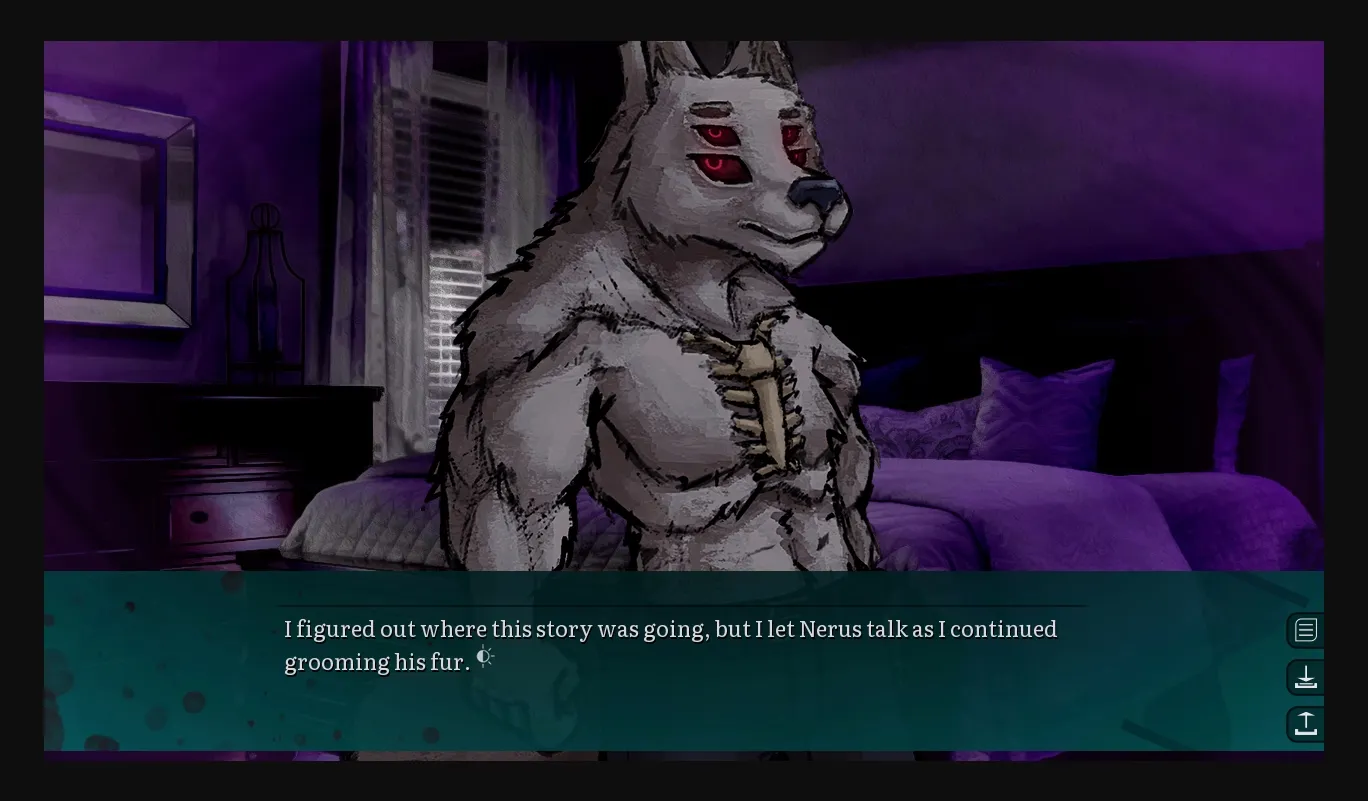Screen dimensions: 1368x801
Task: Click the blinking continue indicator after the text
Action: (x=485, y=657)
